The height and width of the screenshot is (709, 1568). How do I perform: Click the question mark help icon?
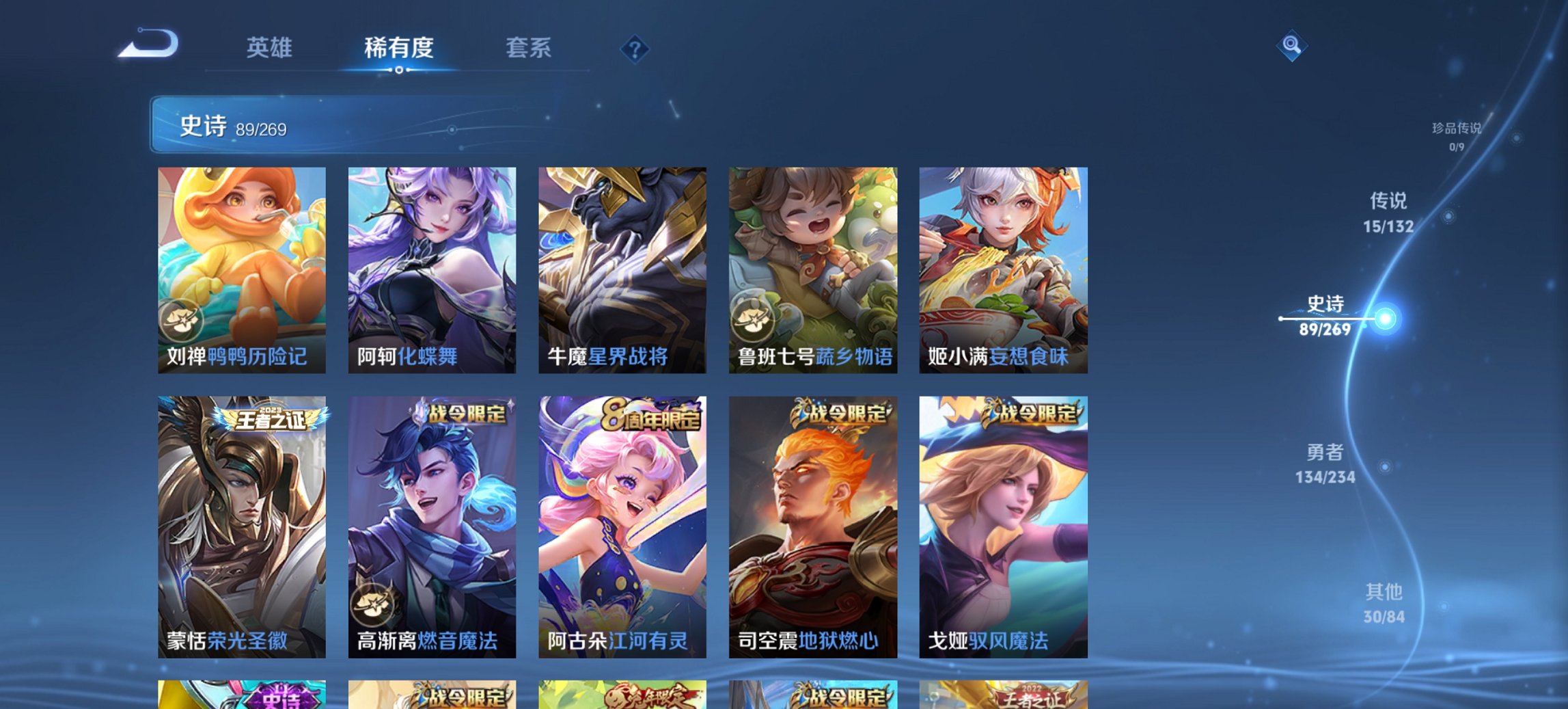click(634, 48)
